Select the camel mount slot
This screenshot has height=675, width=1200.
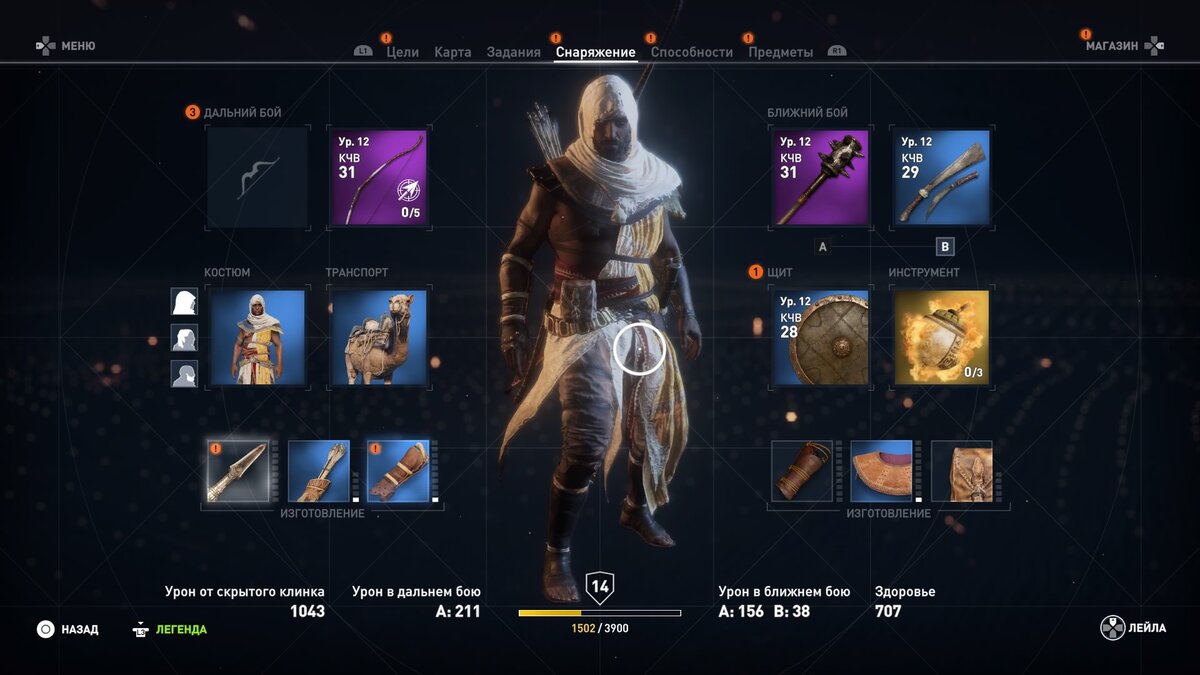click(379, 337)
